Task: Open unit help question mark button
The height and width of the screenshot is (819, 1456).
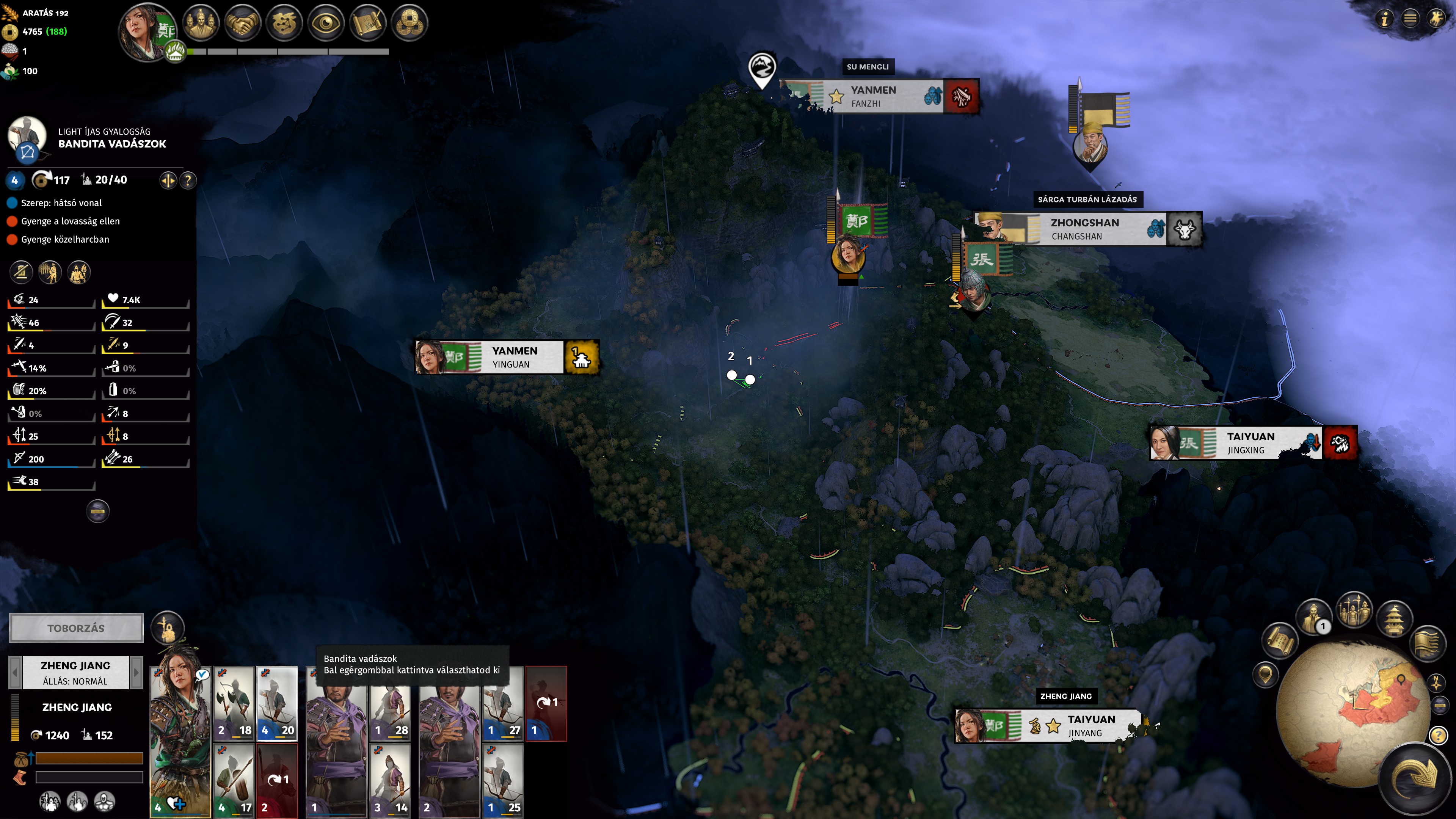Action: click(188, 180)
